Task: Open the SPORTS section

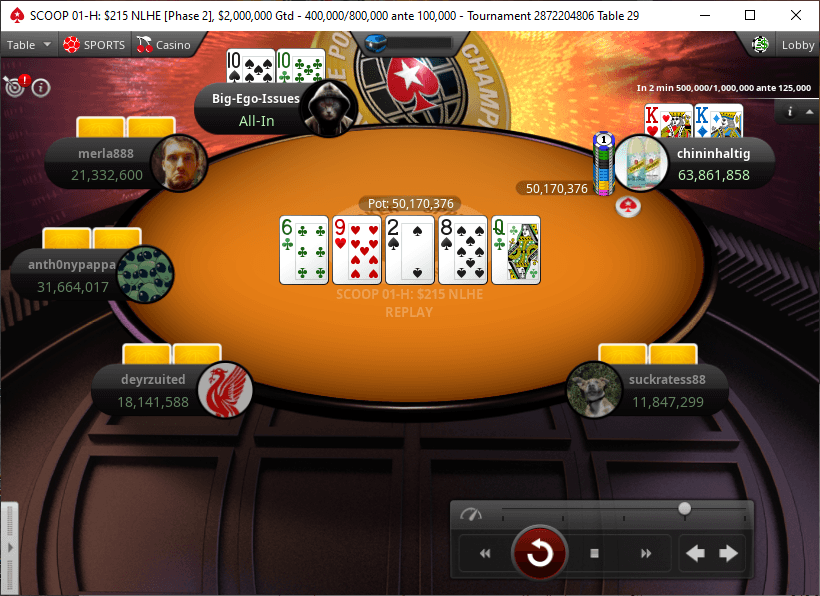Action: click(94, 45)
